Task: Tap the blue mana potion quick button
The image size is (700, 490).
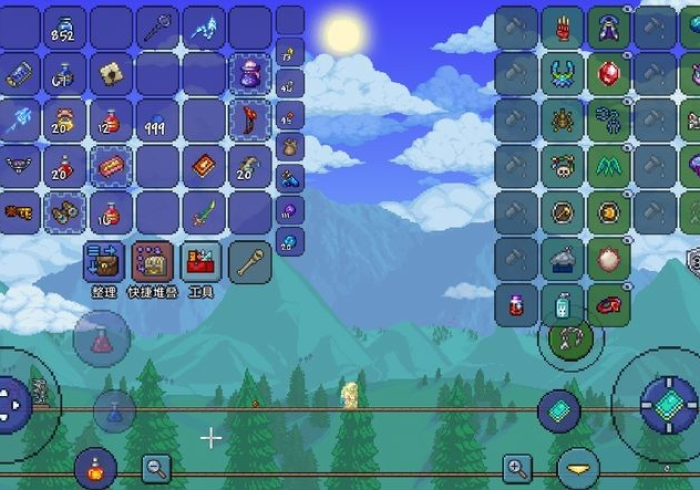Action: pyautogui.click(x=115, y=410)
